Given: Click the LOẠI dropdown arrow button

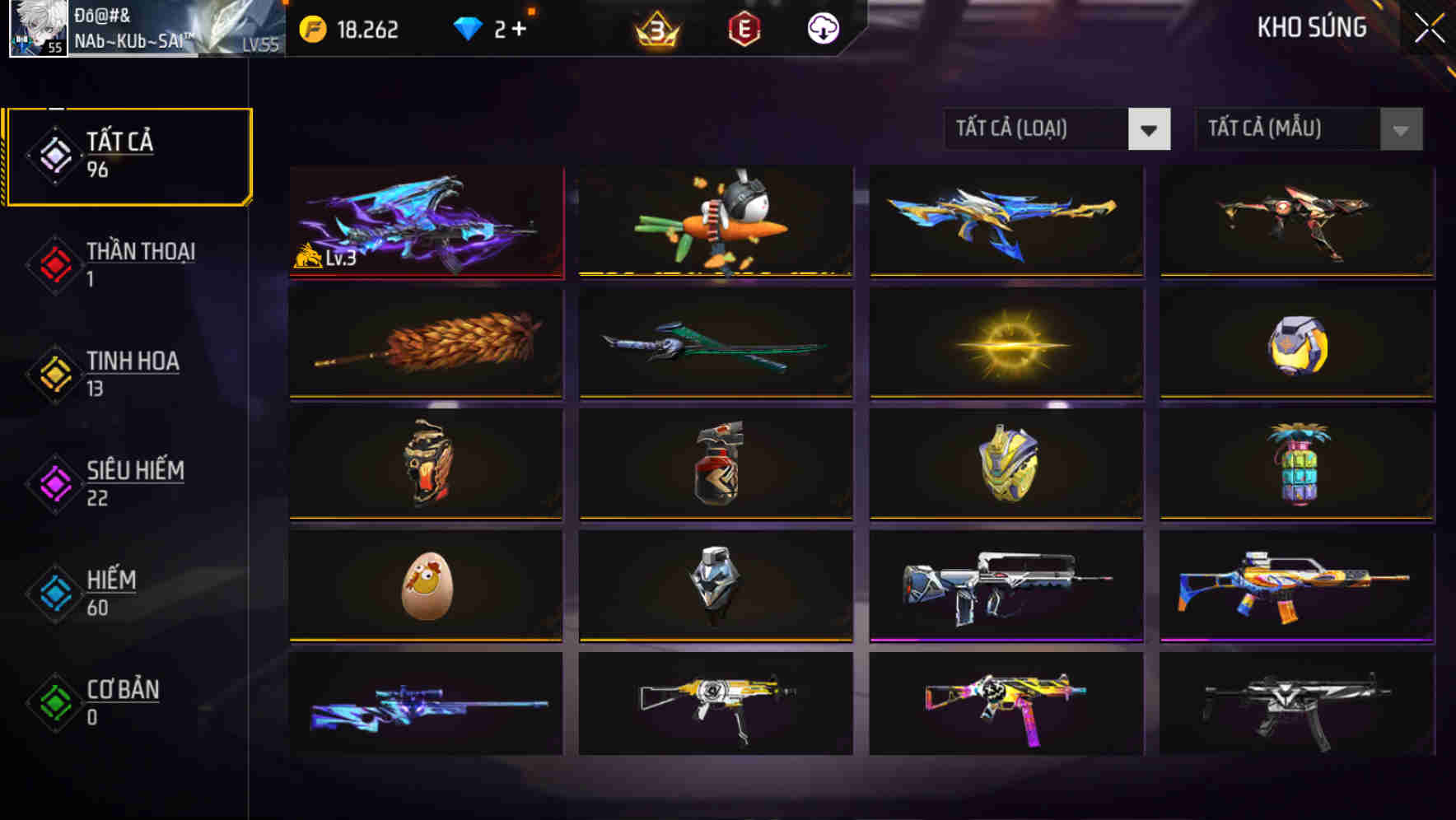Looking at the screenshot, I should pyautogui.click(x=1150, y=129).
